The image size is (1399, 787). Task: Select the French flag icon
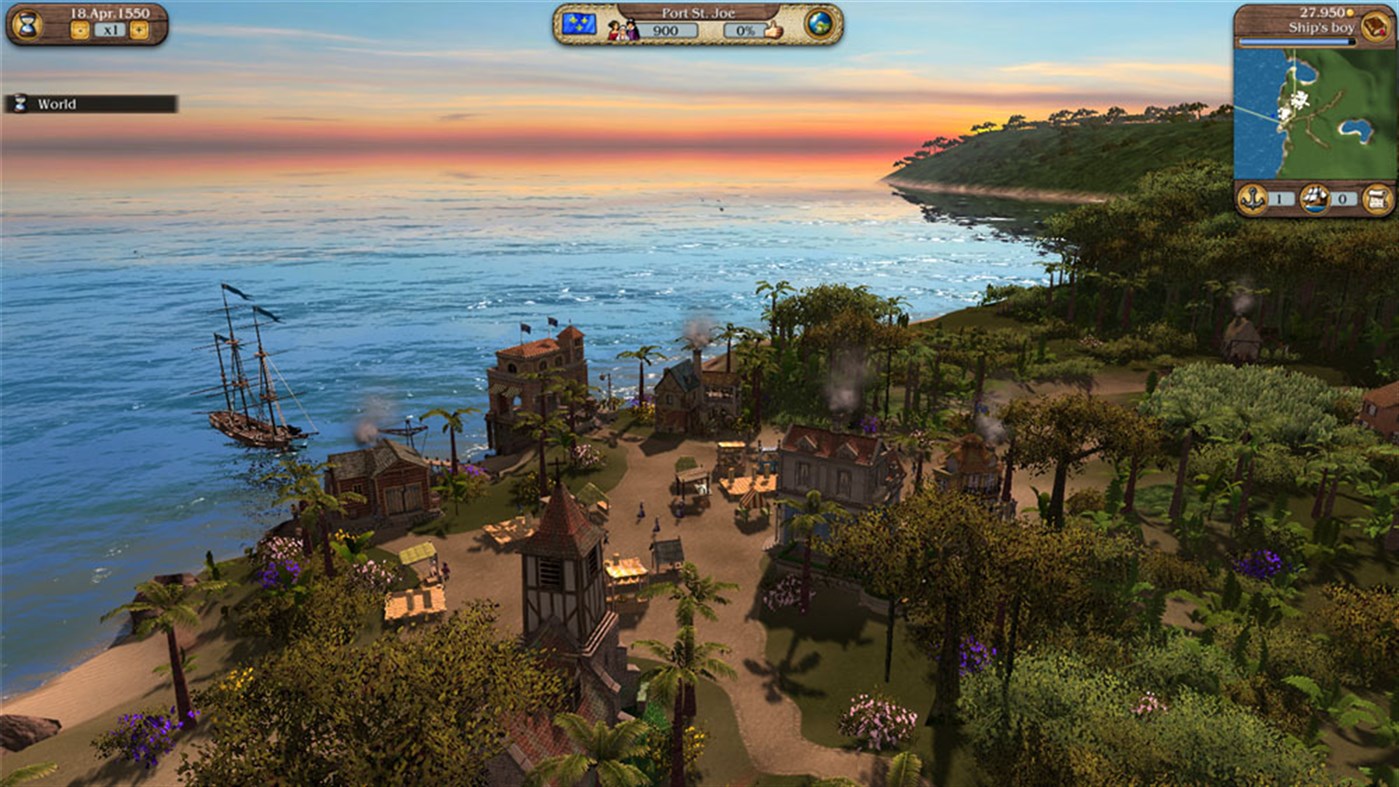[580, 23]
